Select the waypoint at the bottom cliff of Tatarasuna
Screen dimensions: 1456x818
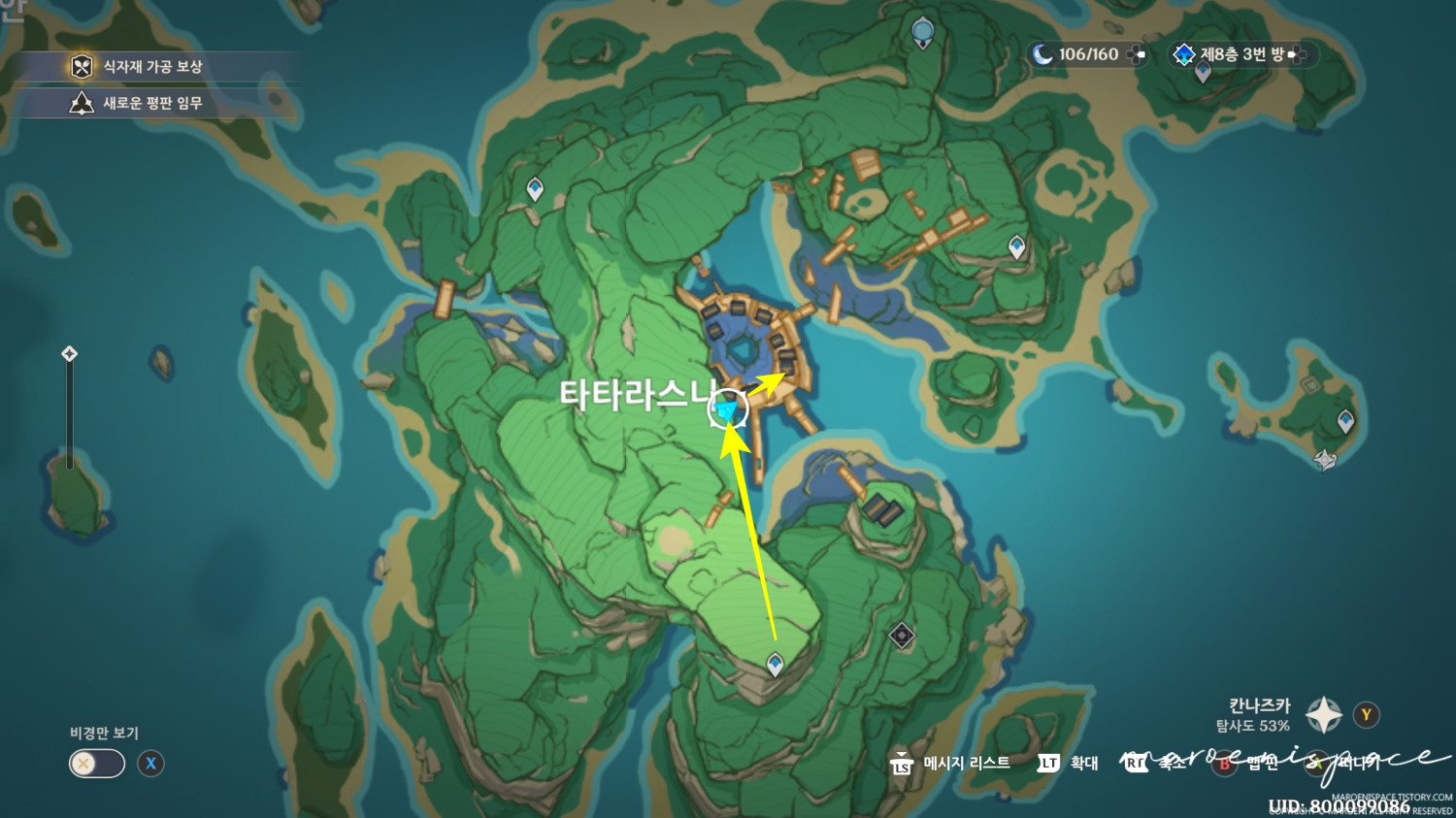click(774, 665)
